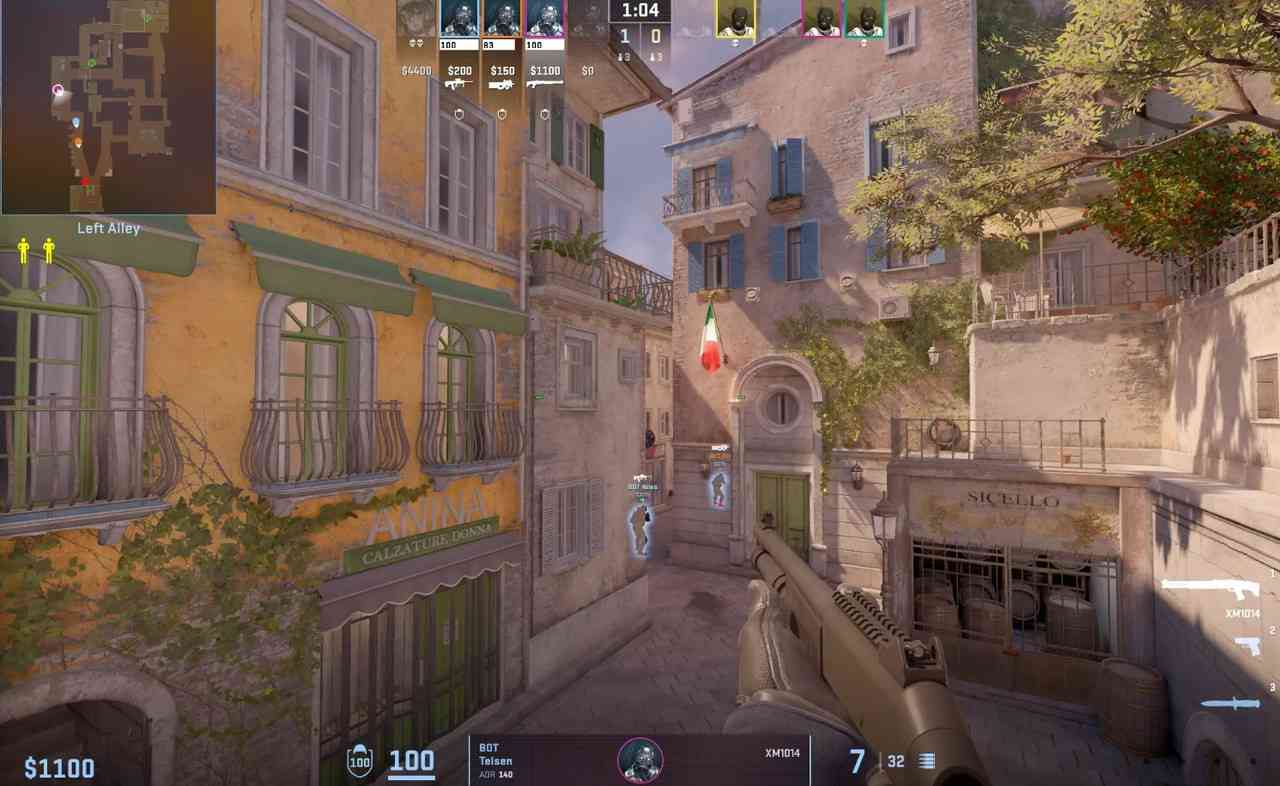Click BOT Telsen's avatar in bottom bar
The image size is (1280, 786).
pyautogui.click(x=640, y=761)
